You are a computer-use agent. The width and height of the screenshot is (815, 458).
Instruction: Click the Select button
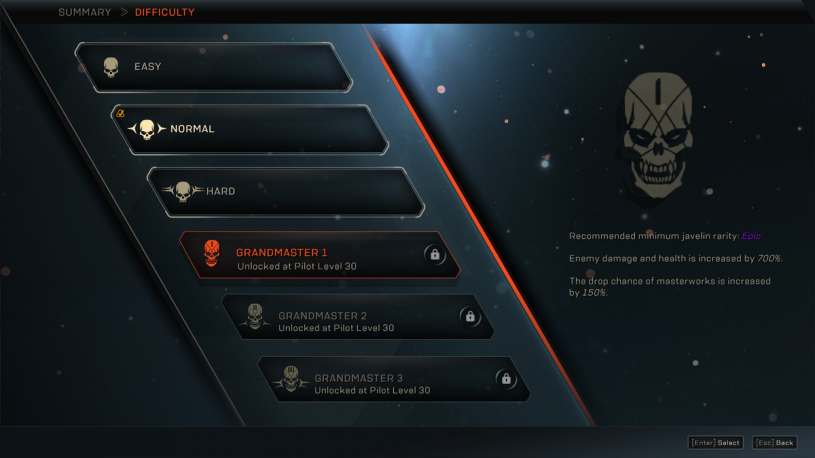(715, 443)
